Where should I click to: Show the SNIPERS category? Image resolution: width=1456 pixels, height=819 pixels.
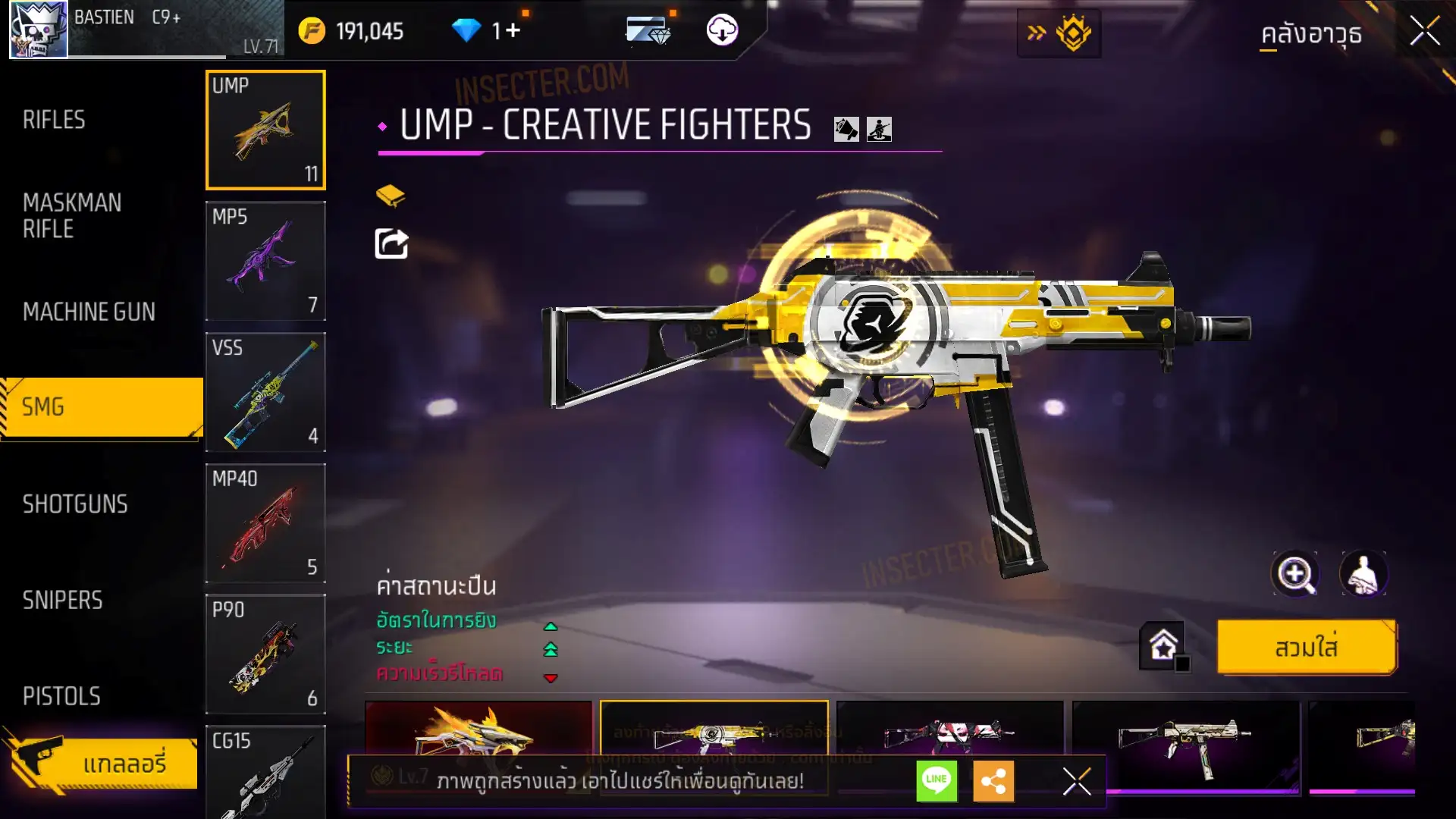click(x=62, y=601)
